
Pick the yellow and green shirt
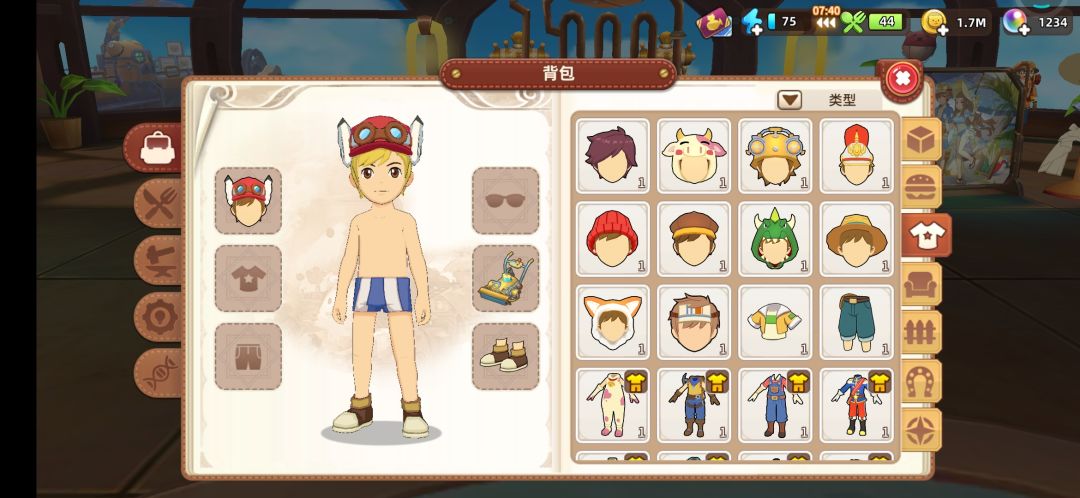tap(777, 321)
